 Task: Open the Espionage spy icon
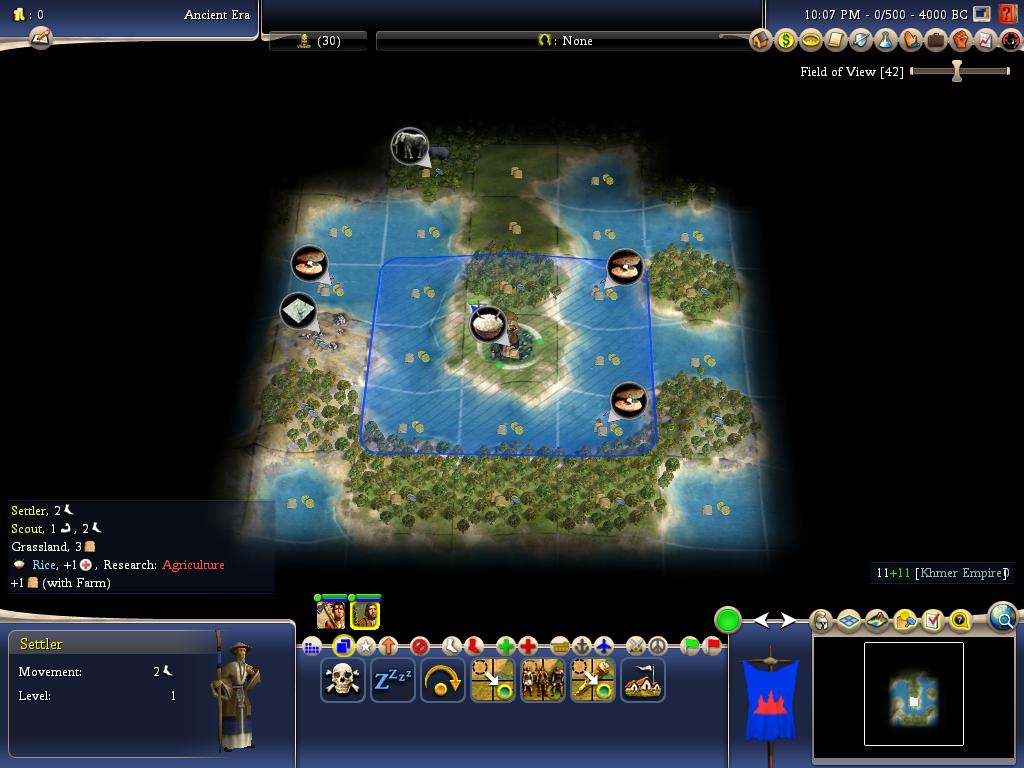coord(1011,40)
